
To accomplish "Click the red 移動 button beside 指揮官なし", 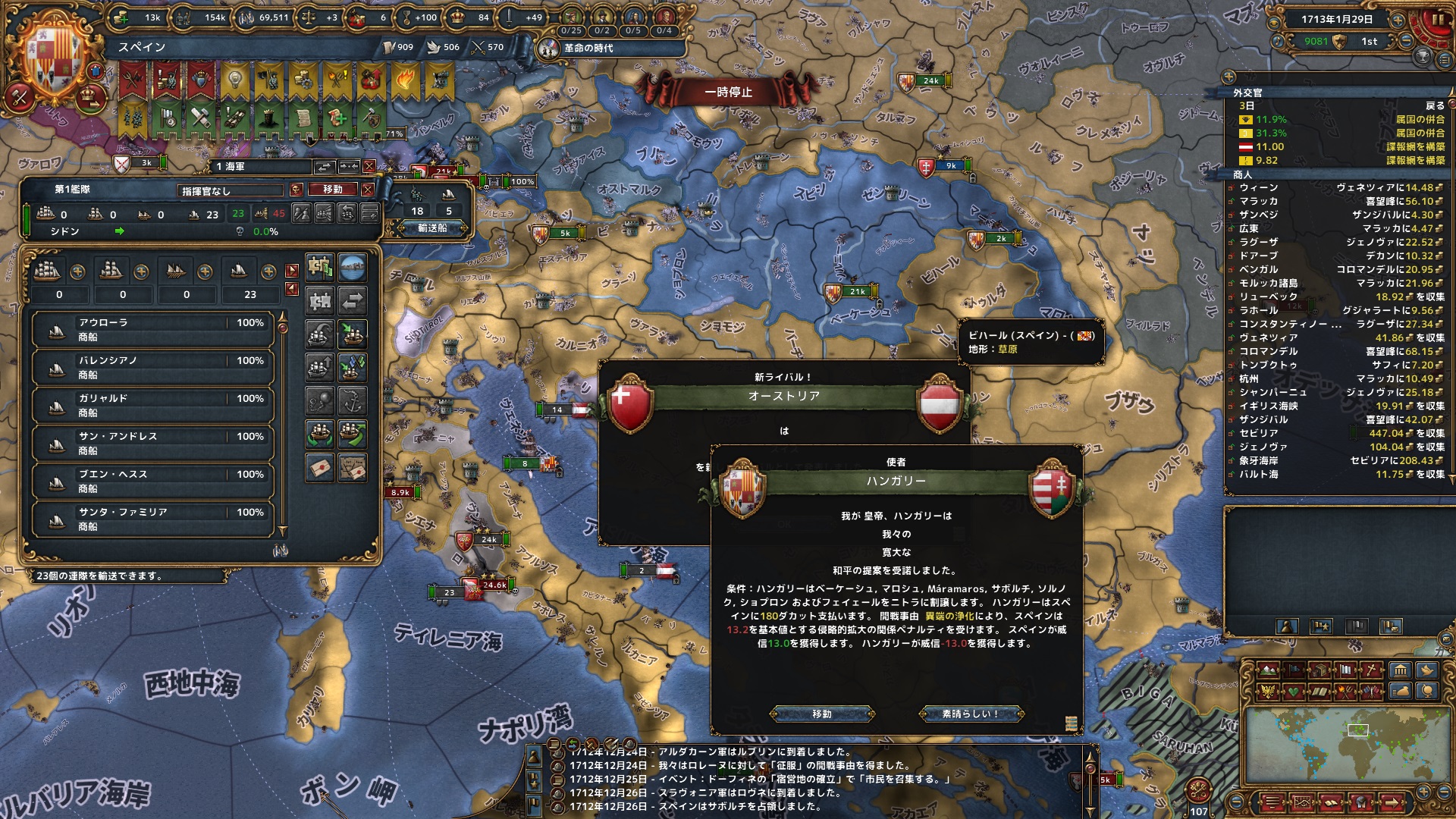I will click(333, 190).
